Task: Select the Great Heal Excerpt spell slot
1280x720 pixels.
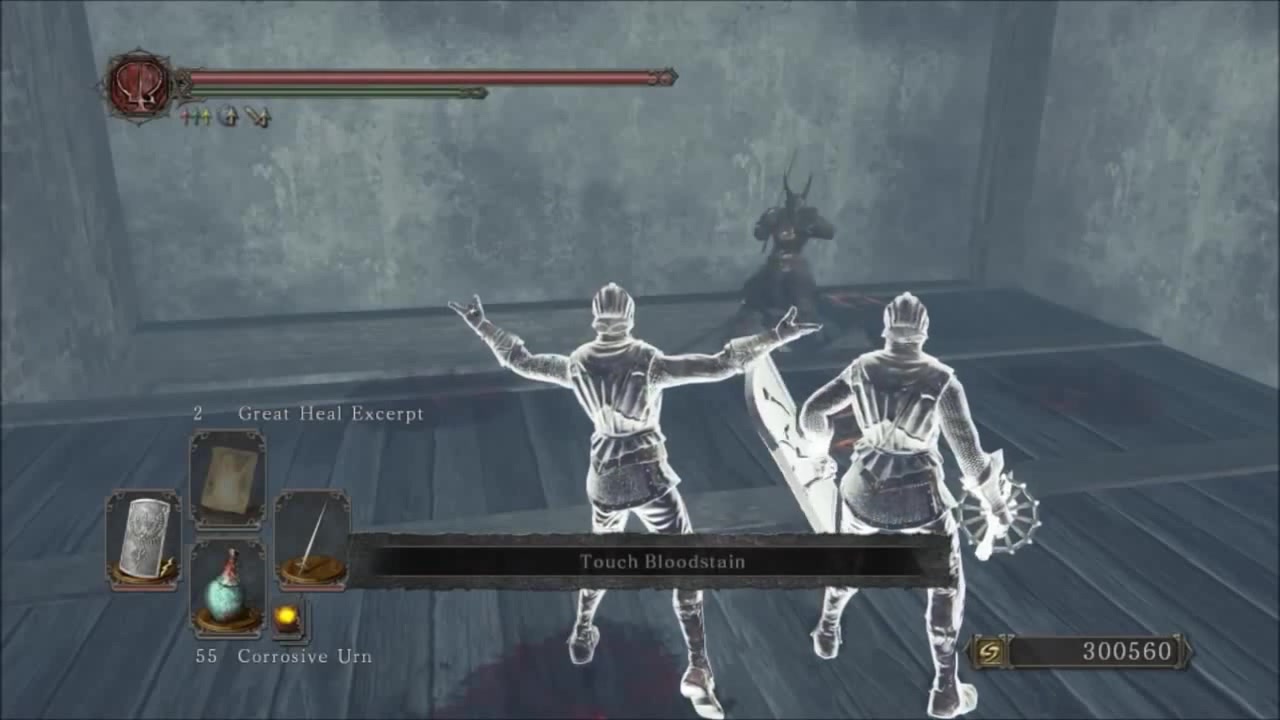Action: click(x=227, y=480)
